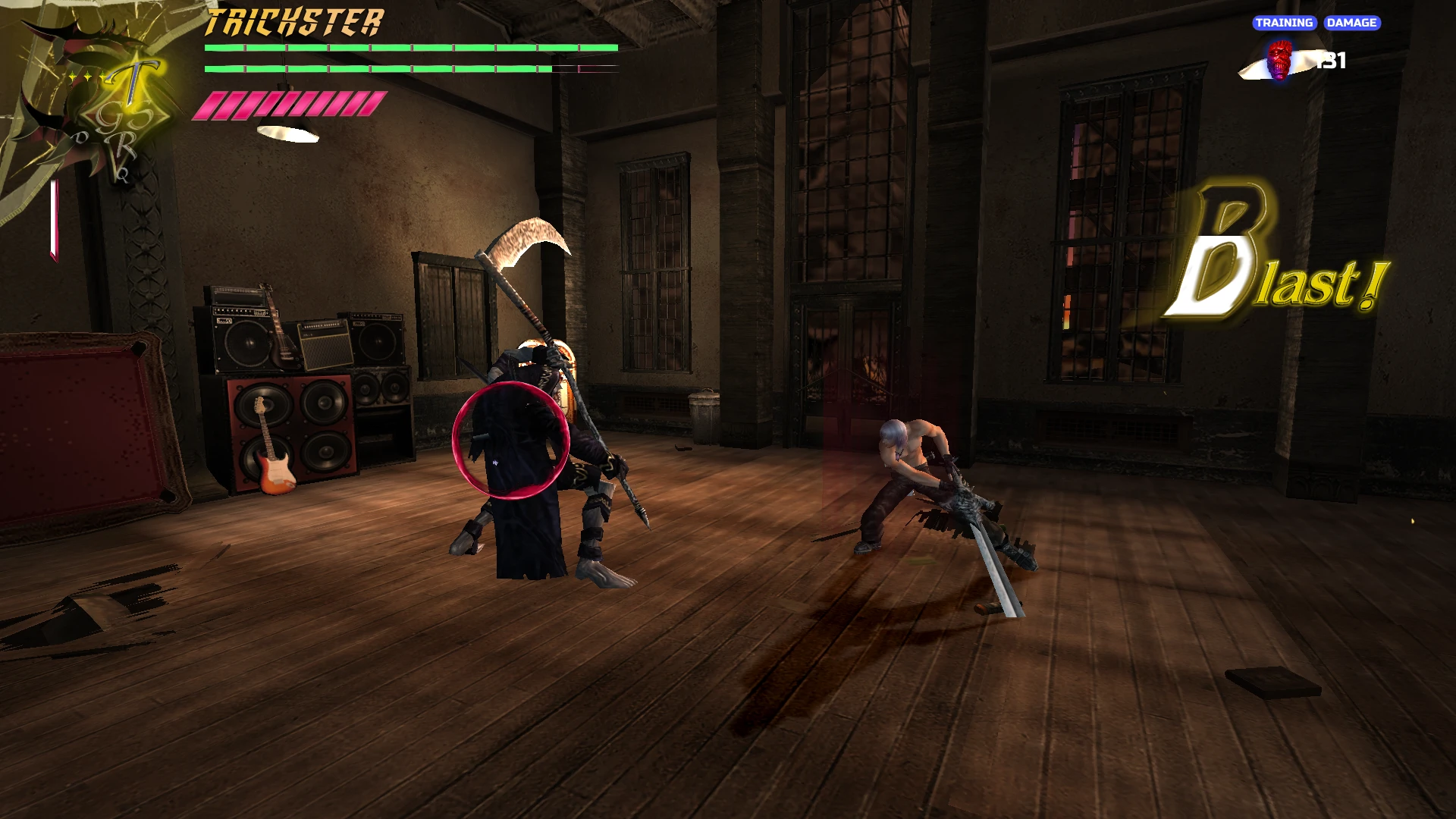Click the 'R' Royalguard letter on the style emblem
The image size is (1456, 819).
pyautogui.click(x=123, y=143)
